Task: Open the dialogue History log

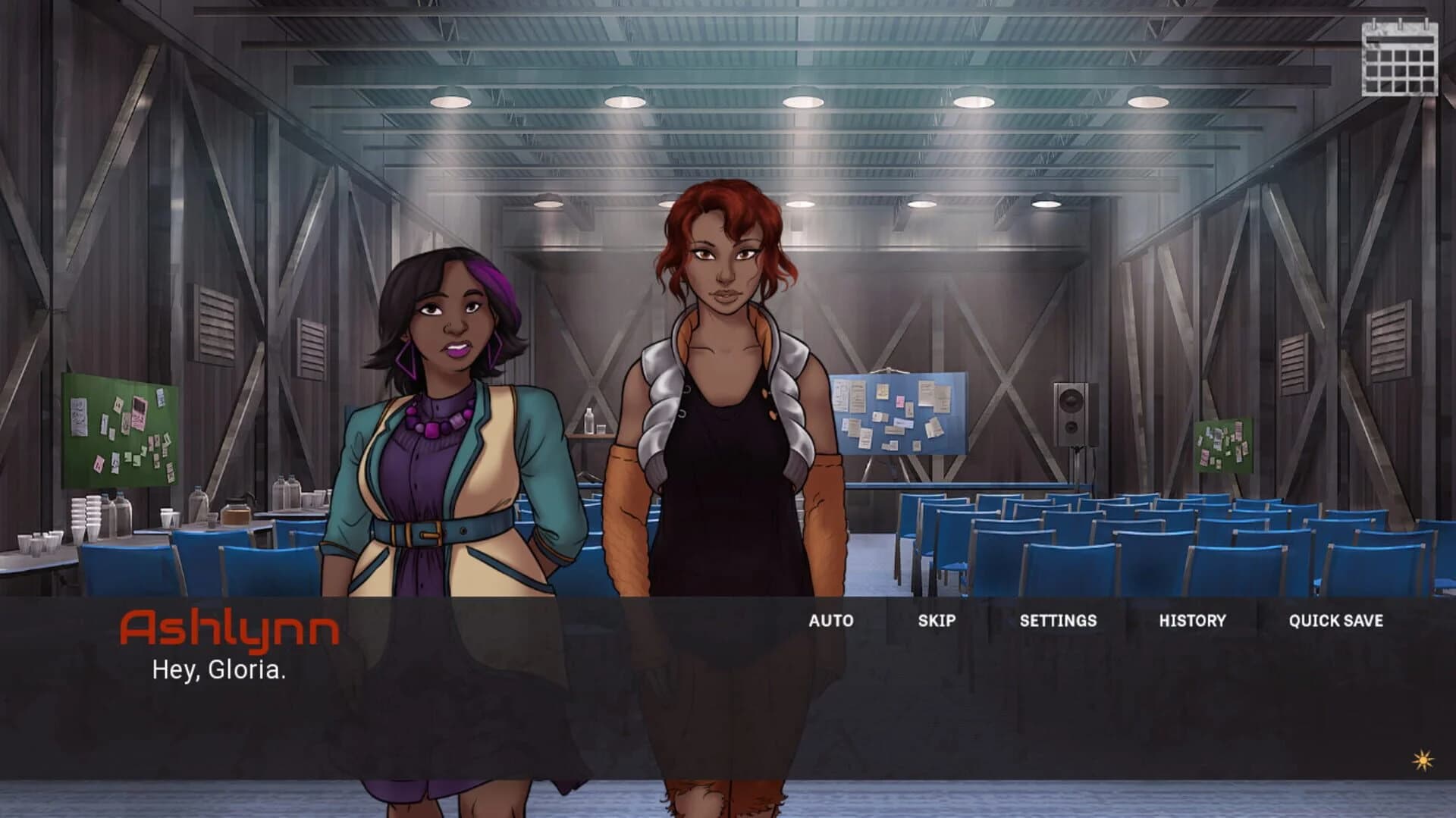Action: (1192, 620)
